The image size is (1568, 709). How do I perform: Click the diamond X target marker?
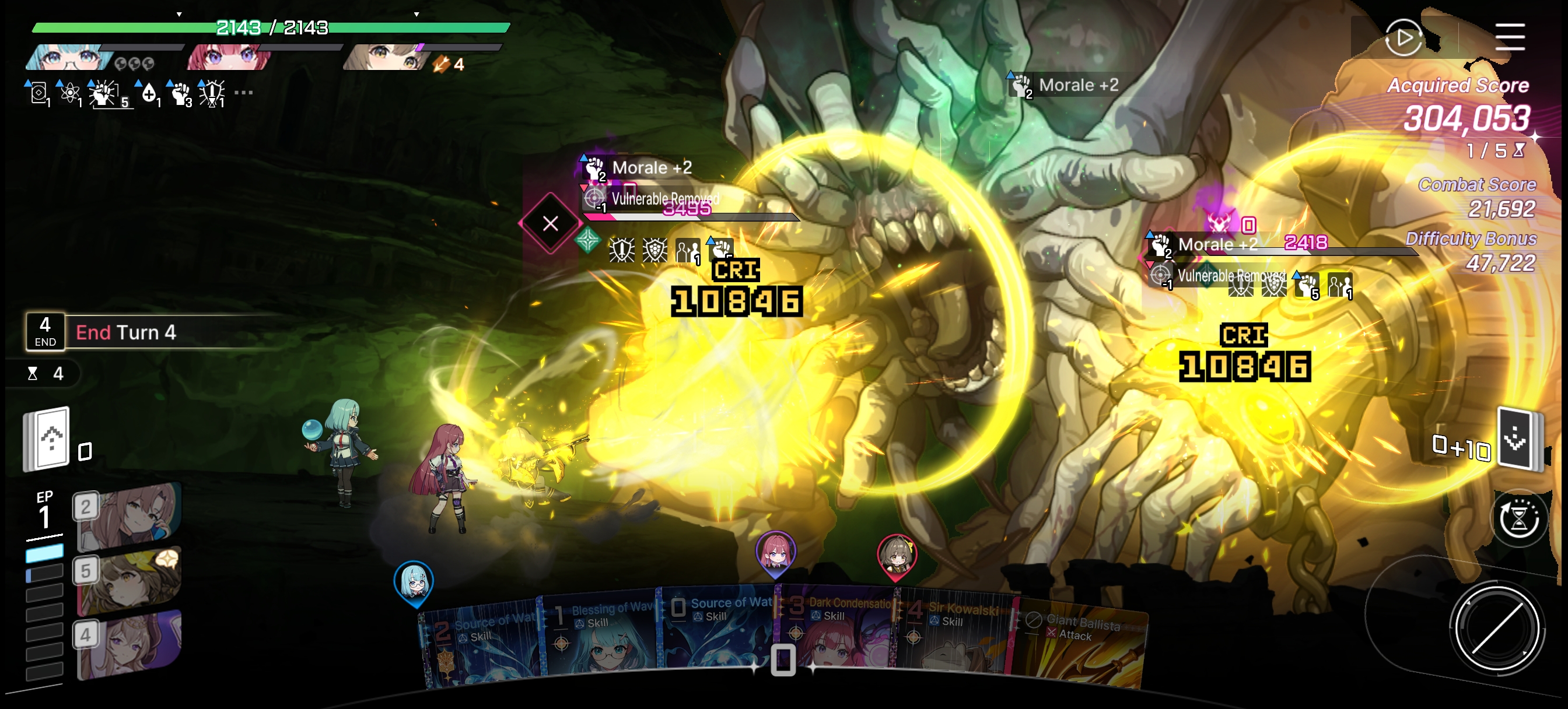[550, 223]
